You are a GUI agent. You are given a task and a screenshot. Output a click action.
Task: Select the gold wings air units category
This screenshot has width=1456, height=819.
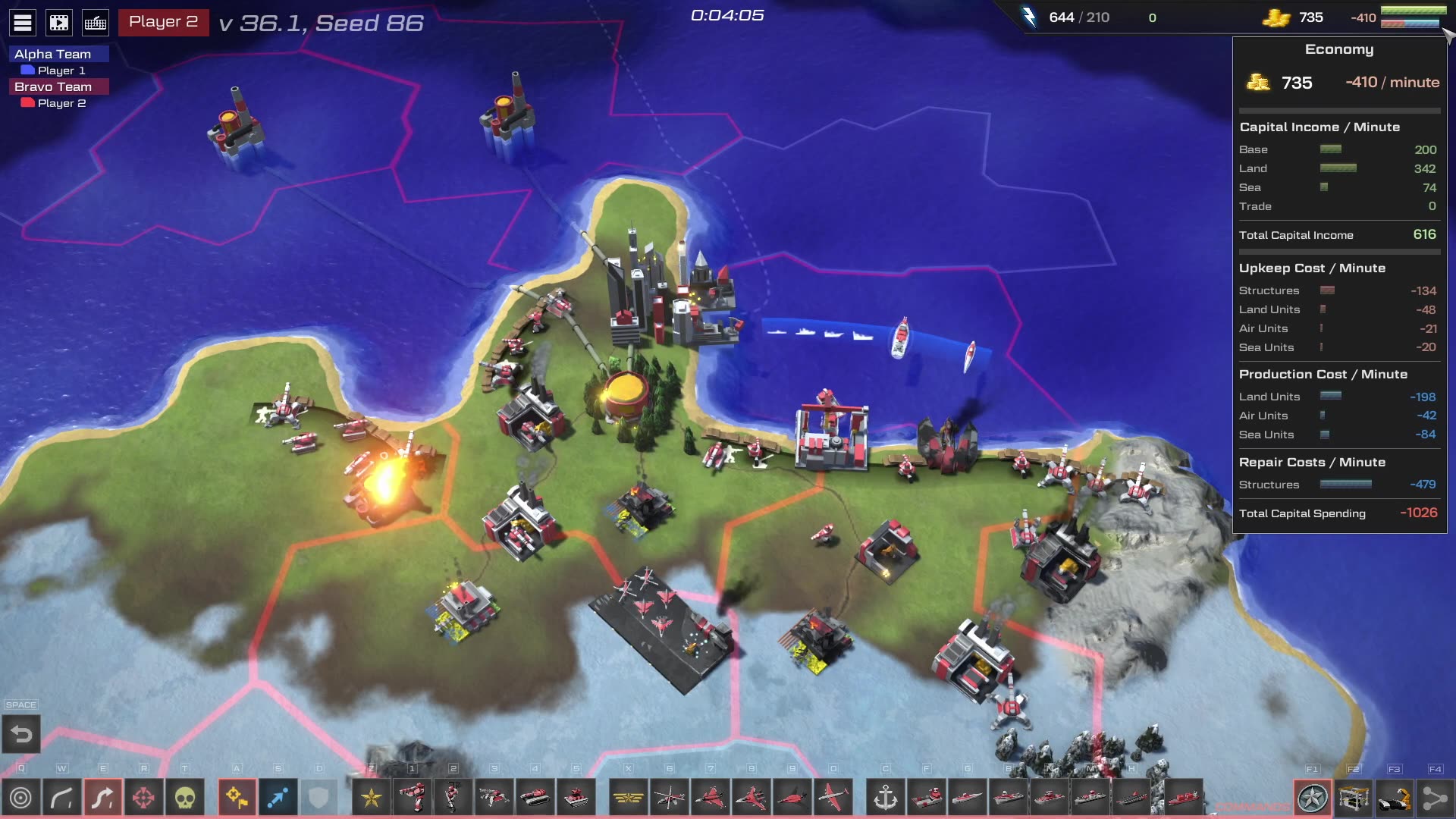click(x=629, y=798)
